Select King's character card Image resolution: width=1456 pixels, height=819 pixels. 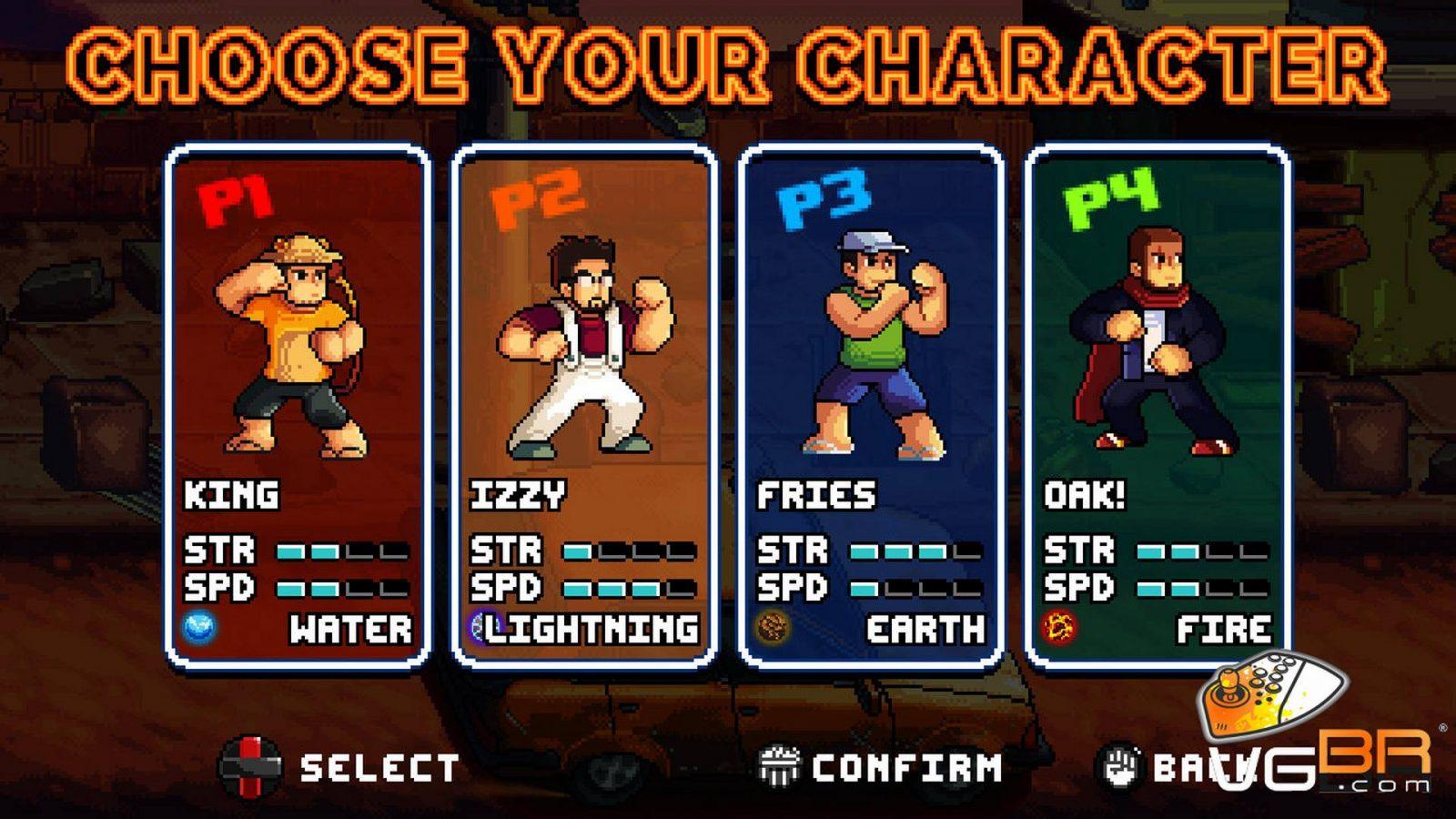(x=297, y=405)
